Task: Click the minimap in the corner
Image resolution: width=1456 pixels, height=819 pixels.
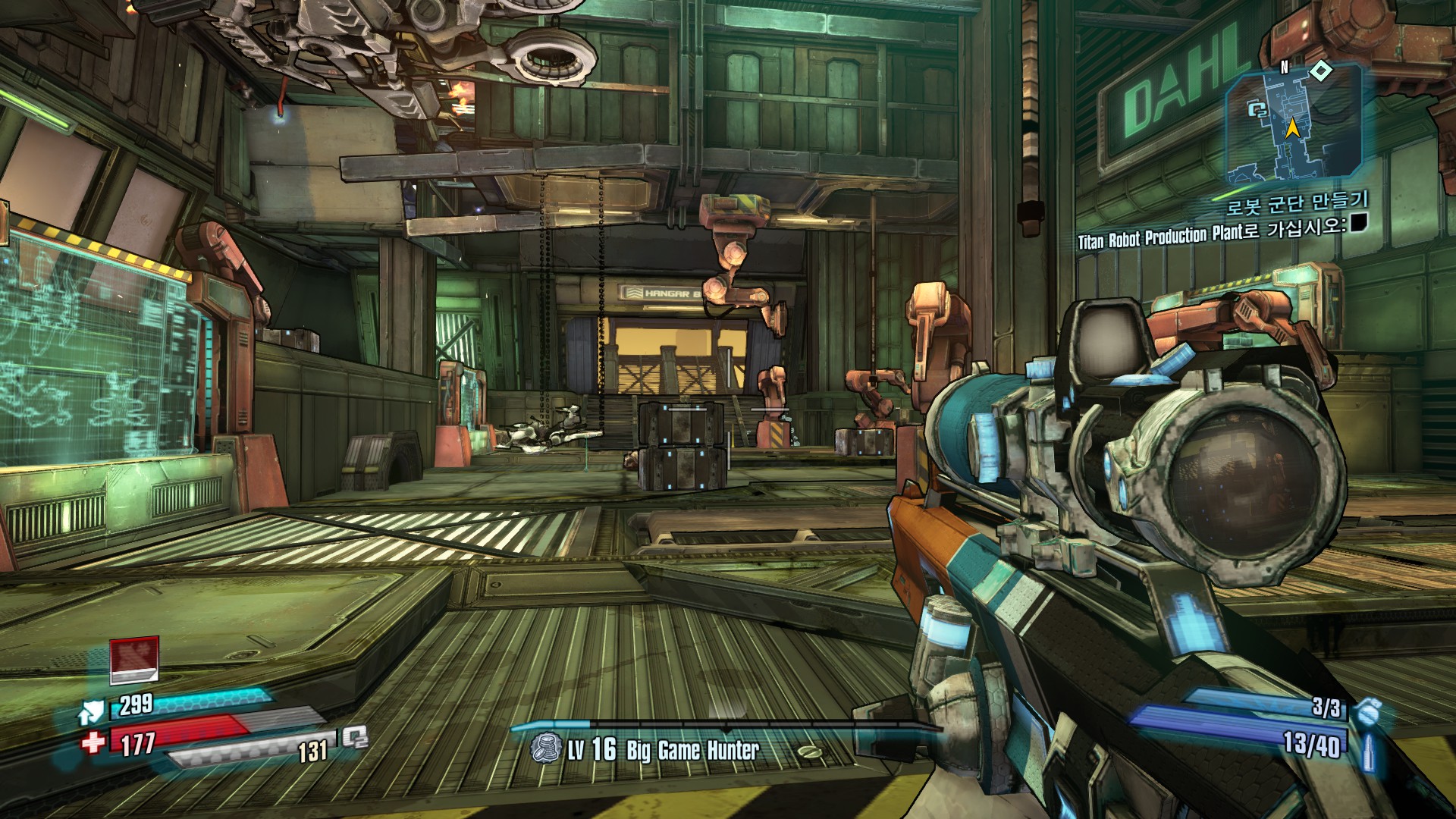Action: (1293, 124)
